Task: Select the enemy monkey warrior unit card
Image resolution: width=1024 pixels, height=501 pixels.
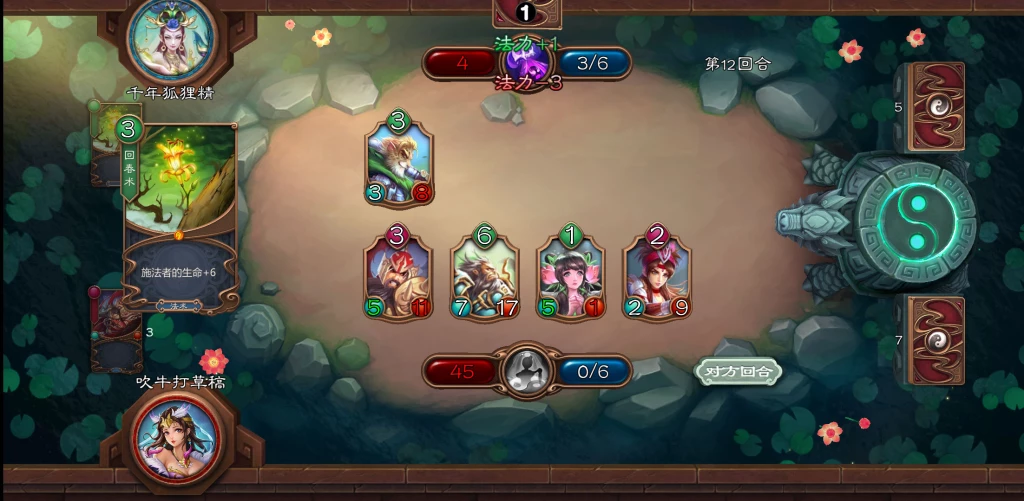Action: pyautogui.click(x=399, y=161)
